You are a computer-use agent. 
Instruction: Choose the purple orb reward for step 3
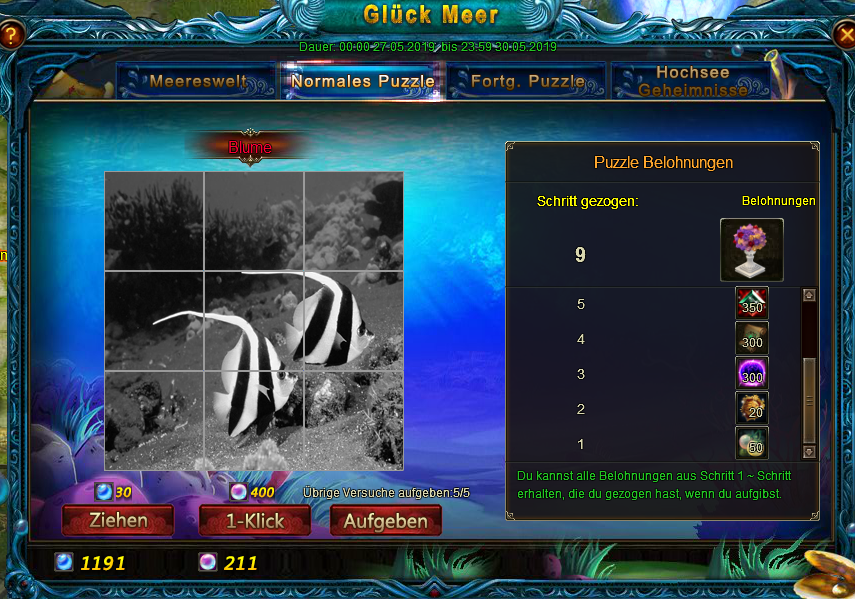coord(752,374)
